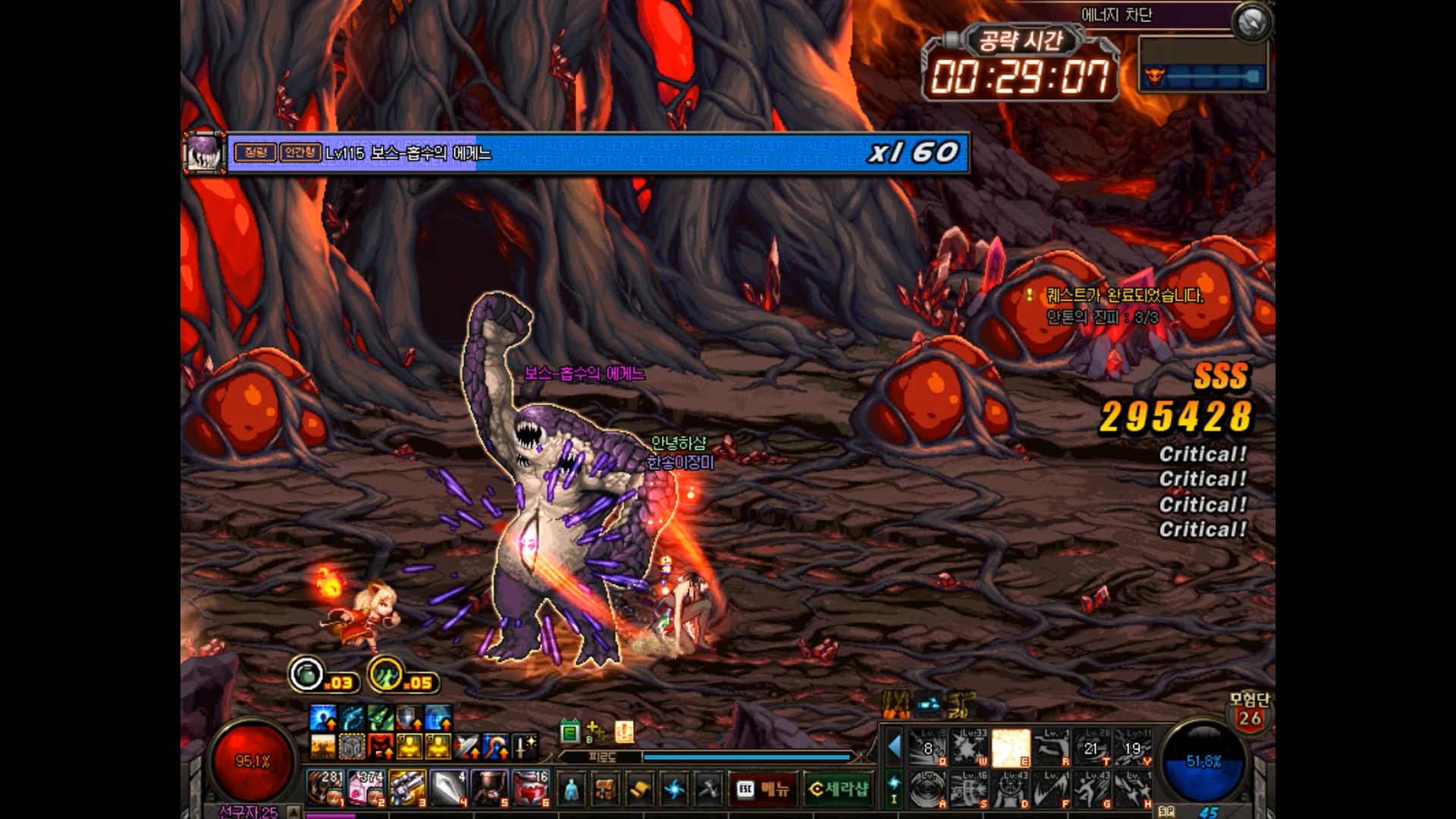
Task: Click the blue arrow to switch skill bars
Action: click(x=895, y=747)
